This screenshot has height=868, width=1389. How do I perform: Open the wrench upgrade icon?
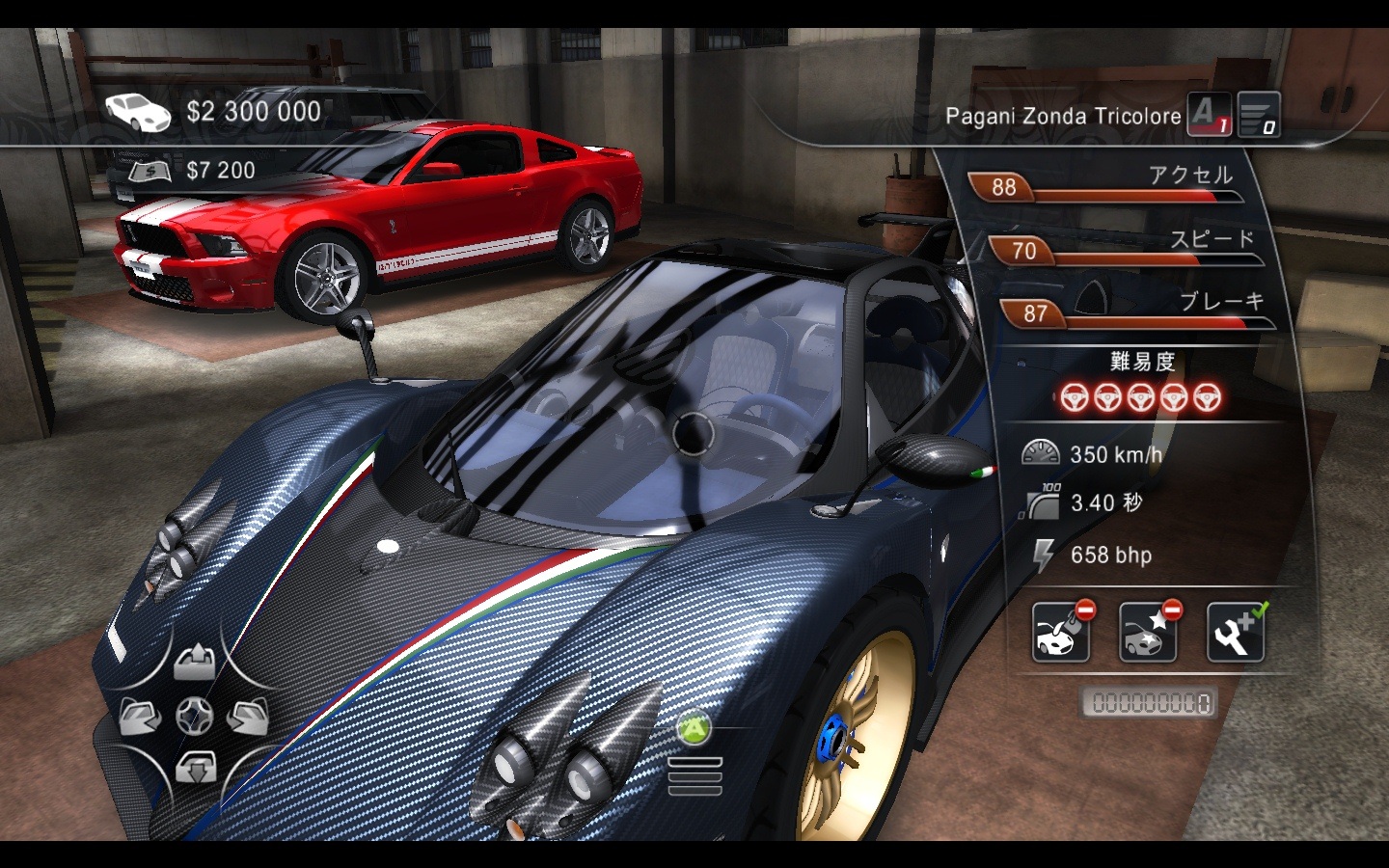click(1236, 633)
